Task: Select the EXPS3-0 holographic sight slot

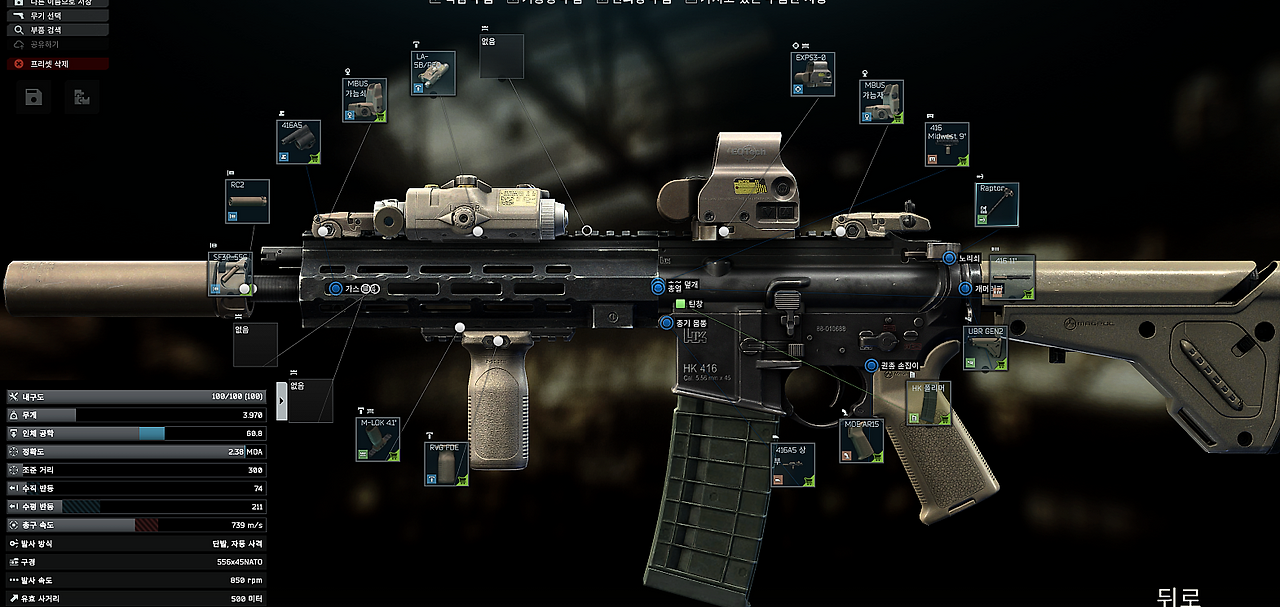Action: (x=812, y=74)
